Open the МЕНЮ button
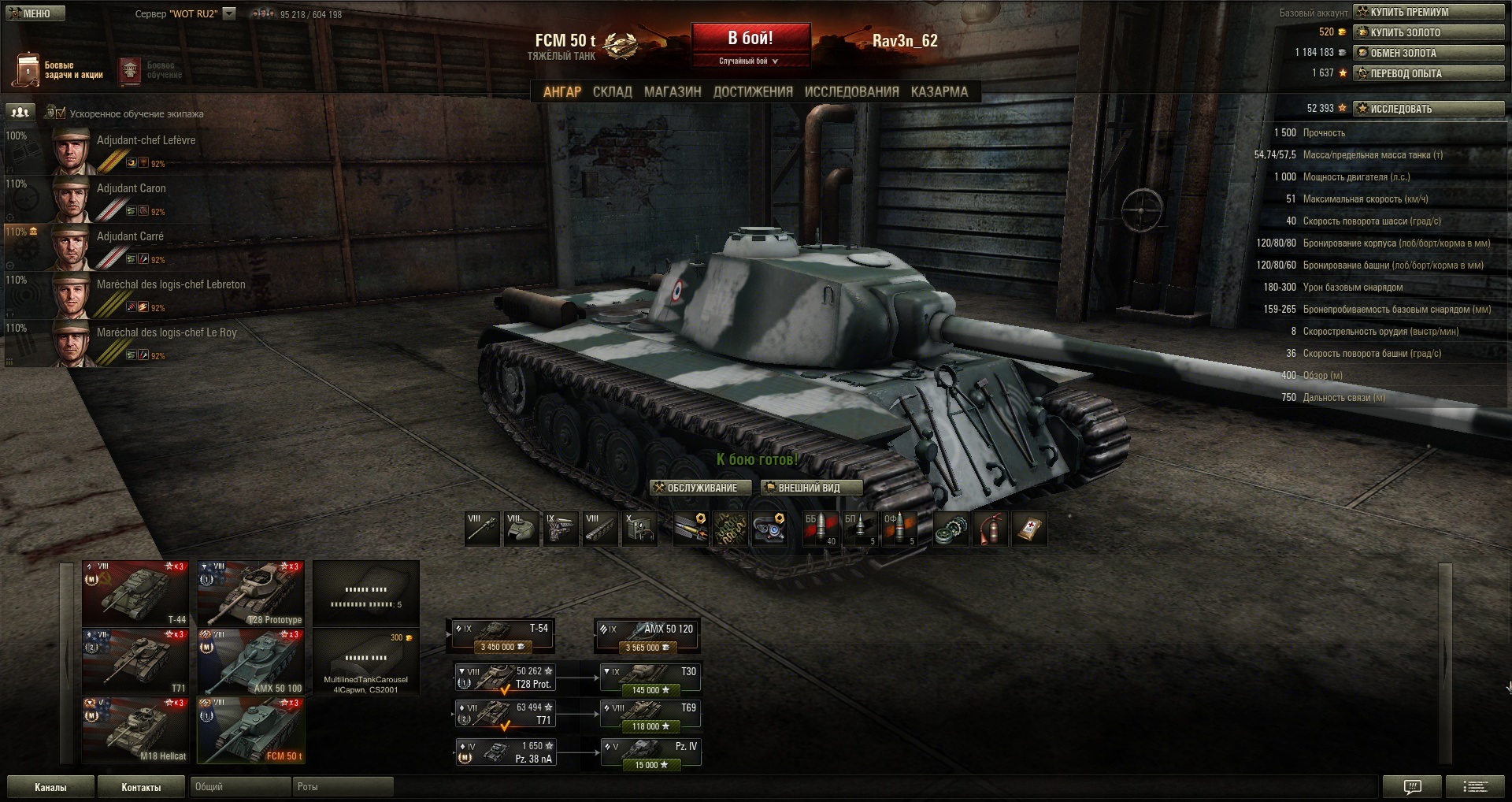The height and width of the screenshot is (802, 1512). pos(35,13)
